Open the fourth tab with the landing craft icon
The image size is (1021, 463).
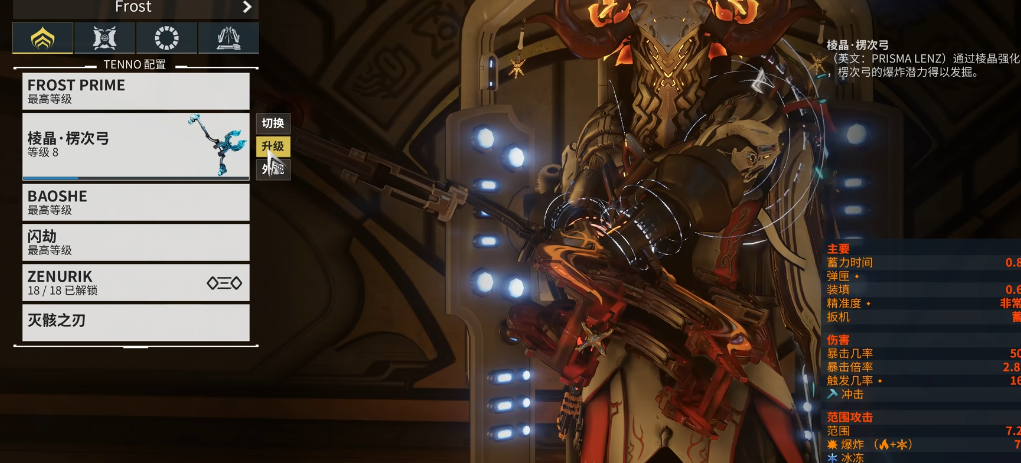pos(229,38)
